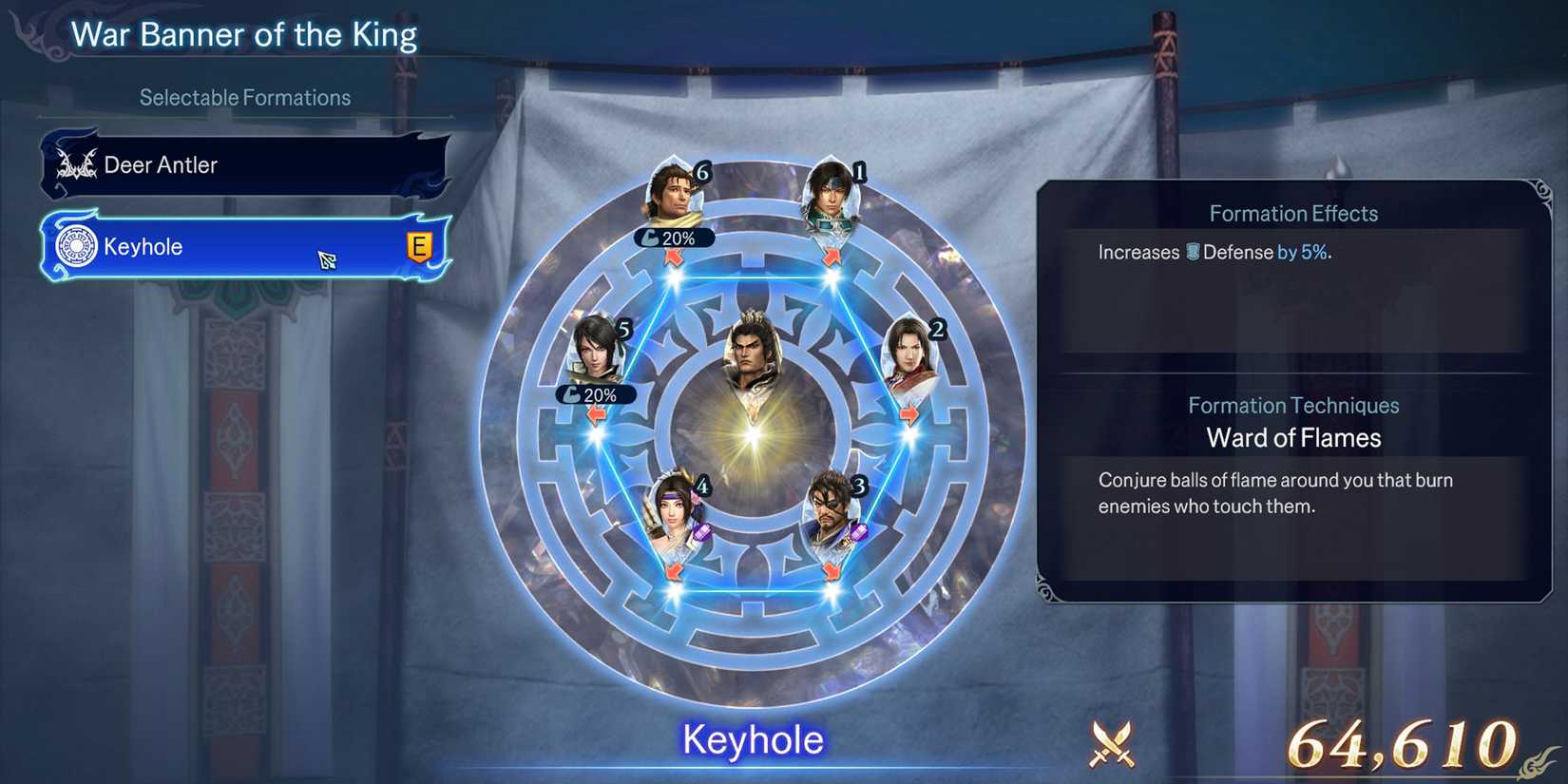Select the Deer Antler formation entry
Image resolution: width=1568 pixels, height=784 pixels.
click(x=242, y=163)
